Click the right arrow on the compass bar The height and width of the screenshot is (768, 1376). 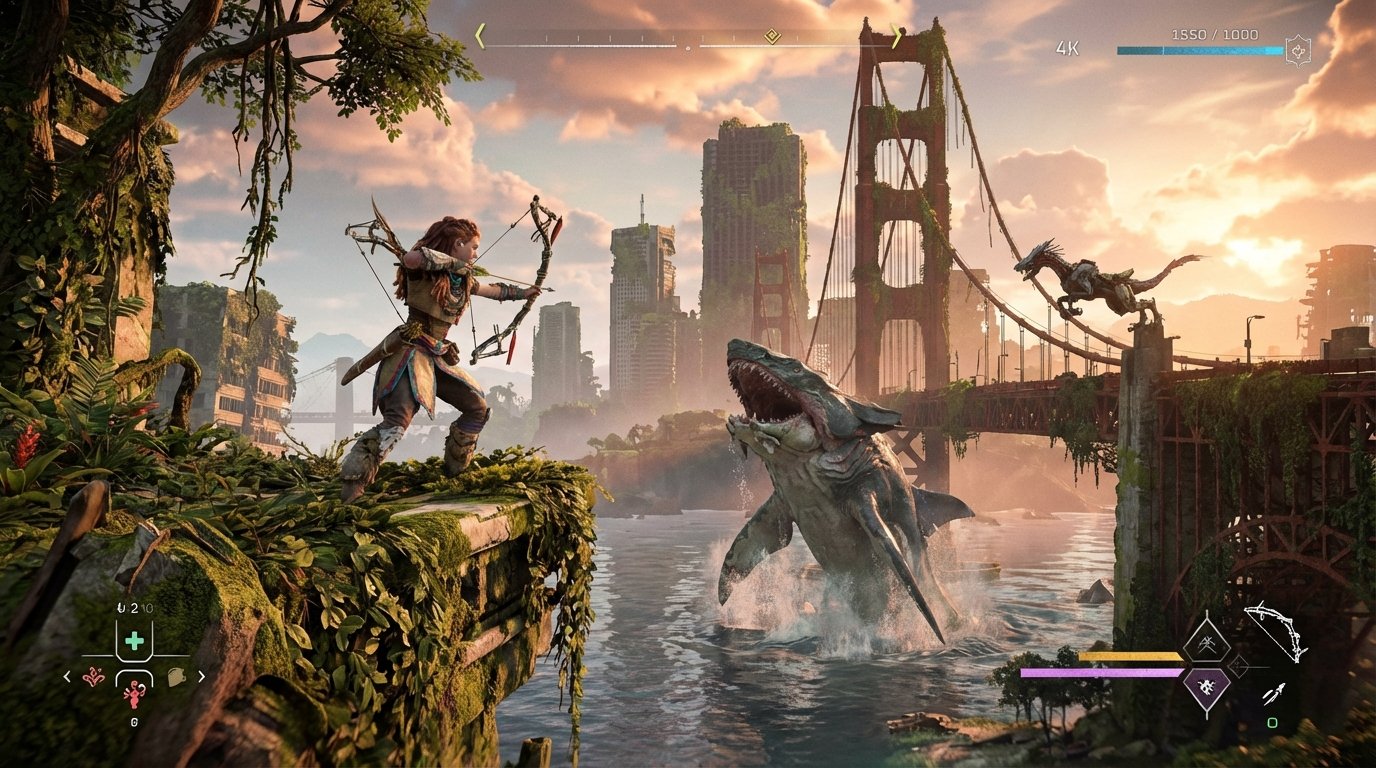point(897,38)
